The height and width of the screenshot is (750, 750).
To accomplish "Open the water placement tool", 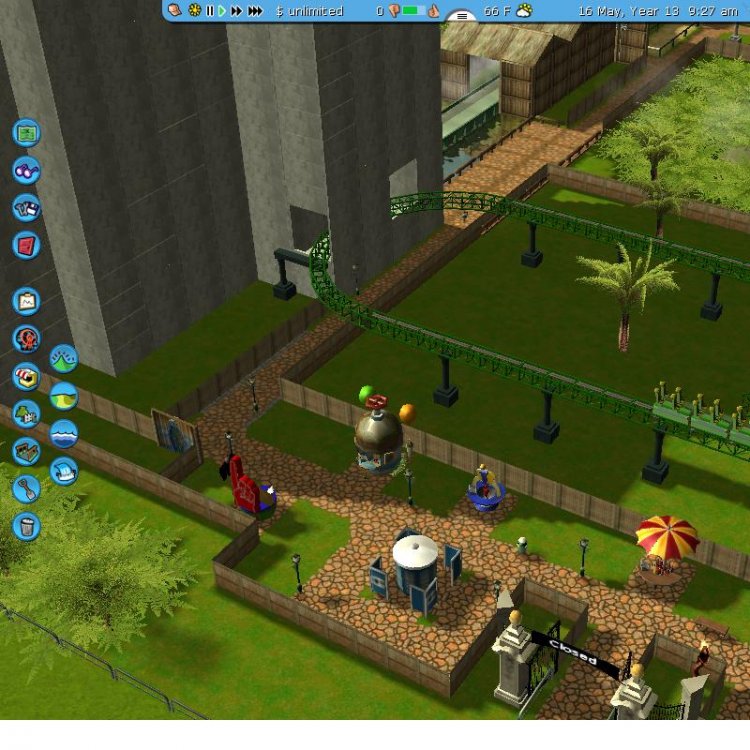I will pyautogui.click(x=64, y=434).
